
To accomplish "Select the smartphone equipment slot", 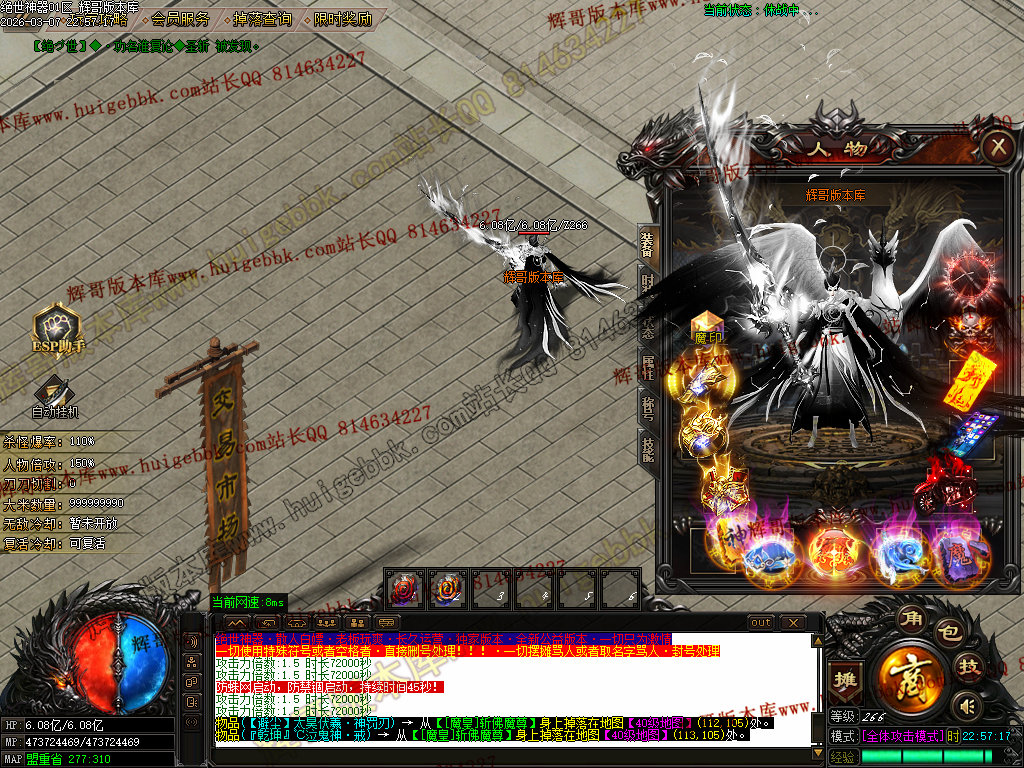I will (967, 431).
